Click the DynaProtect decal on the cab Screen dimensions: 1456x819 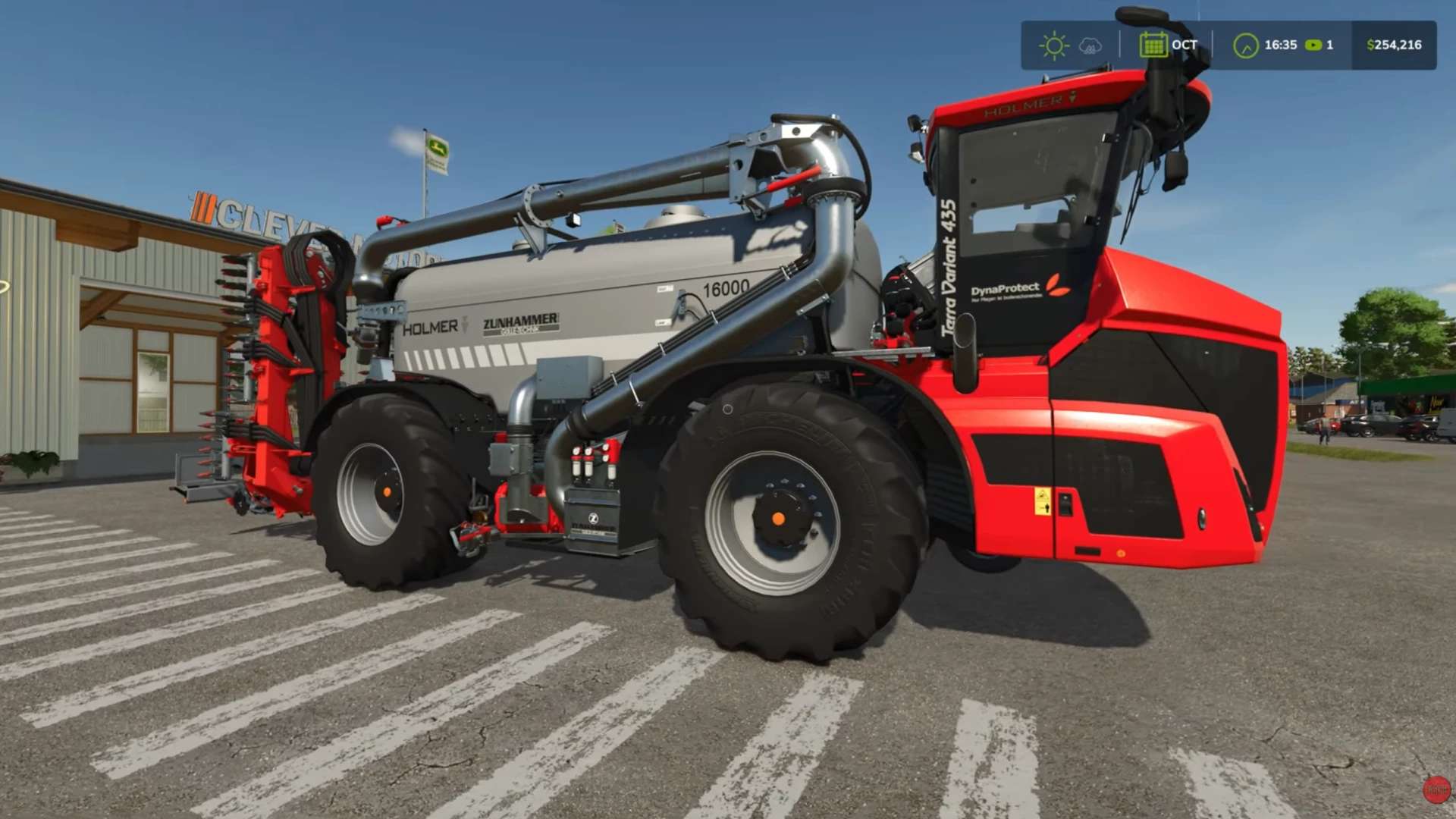click(x=1005, y=288)
